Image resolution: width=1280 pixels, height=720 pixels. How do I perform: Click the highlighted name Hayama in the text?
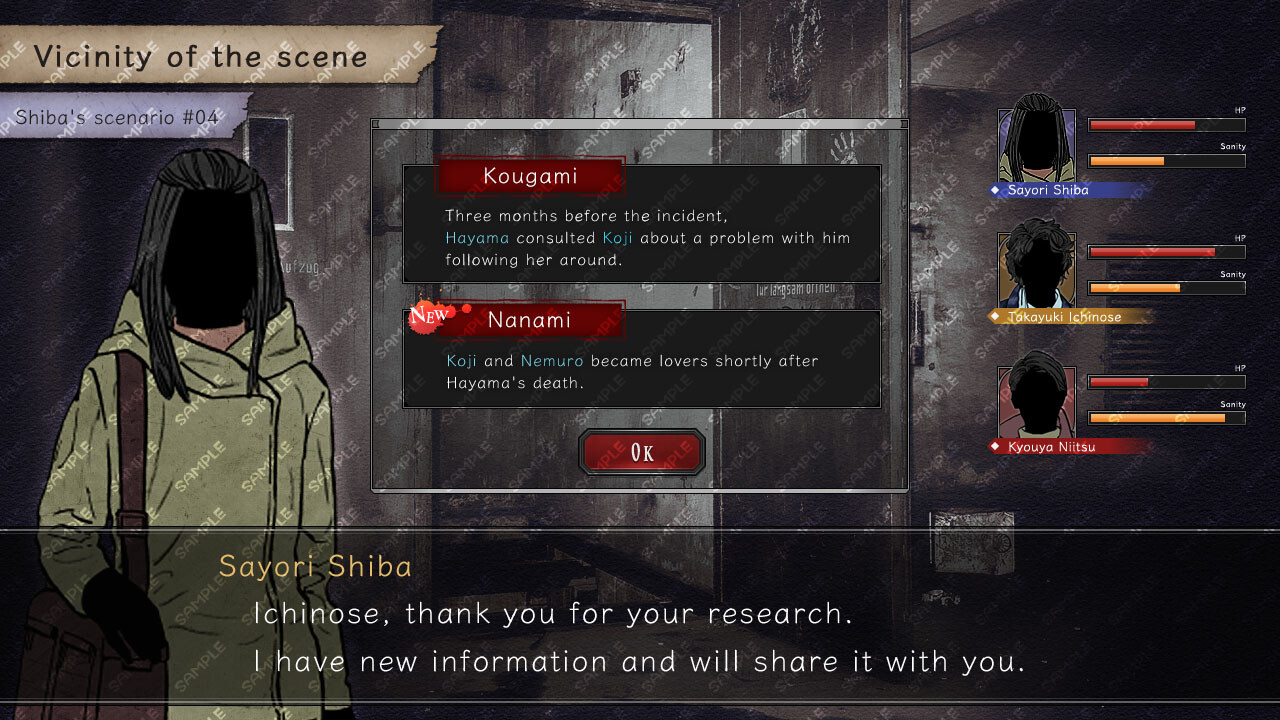(x=477, y=238)
